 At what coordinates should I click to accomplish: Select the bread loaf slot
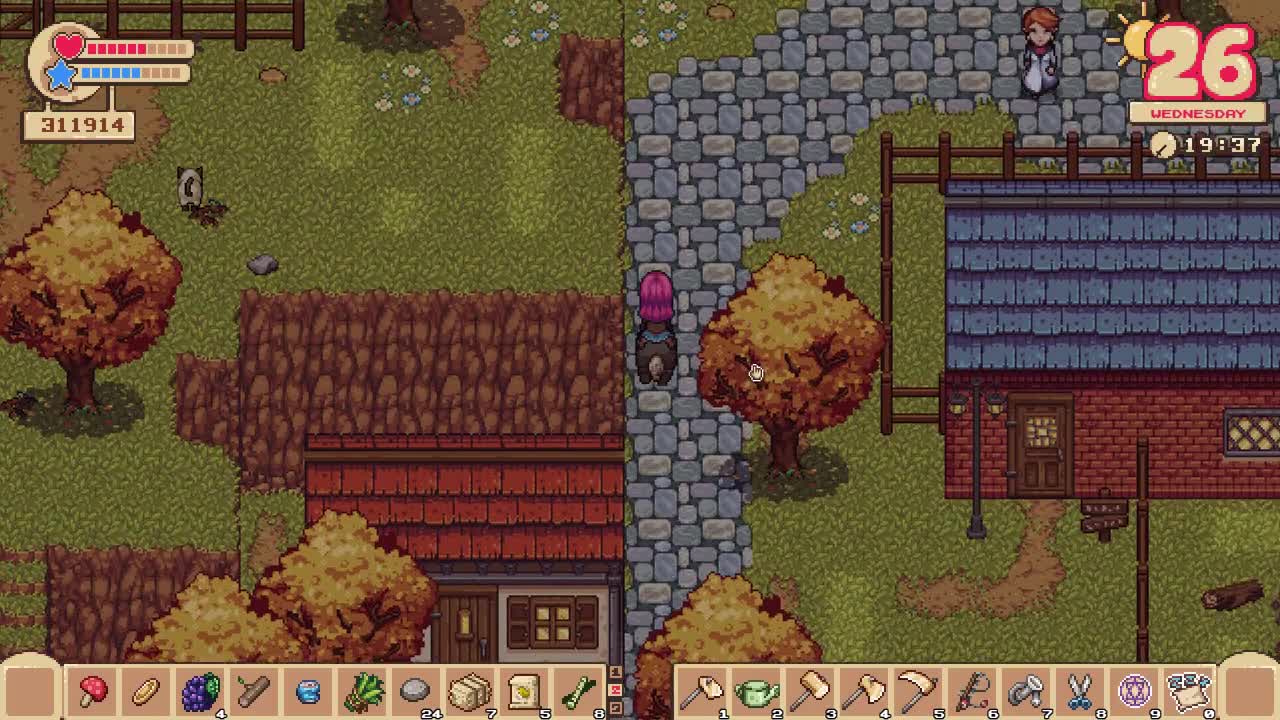(x=146, y=690)
